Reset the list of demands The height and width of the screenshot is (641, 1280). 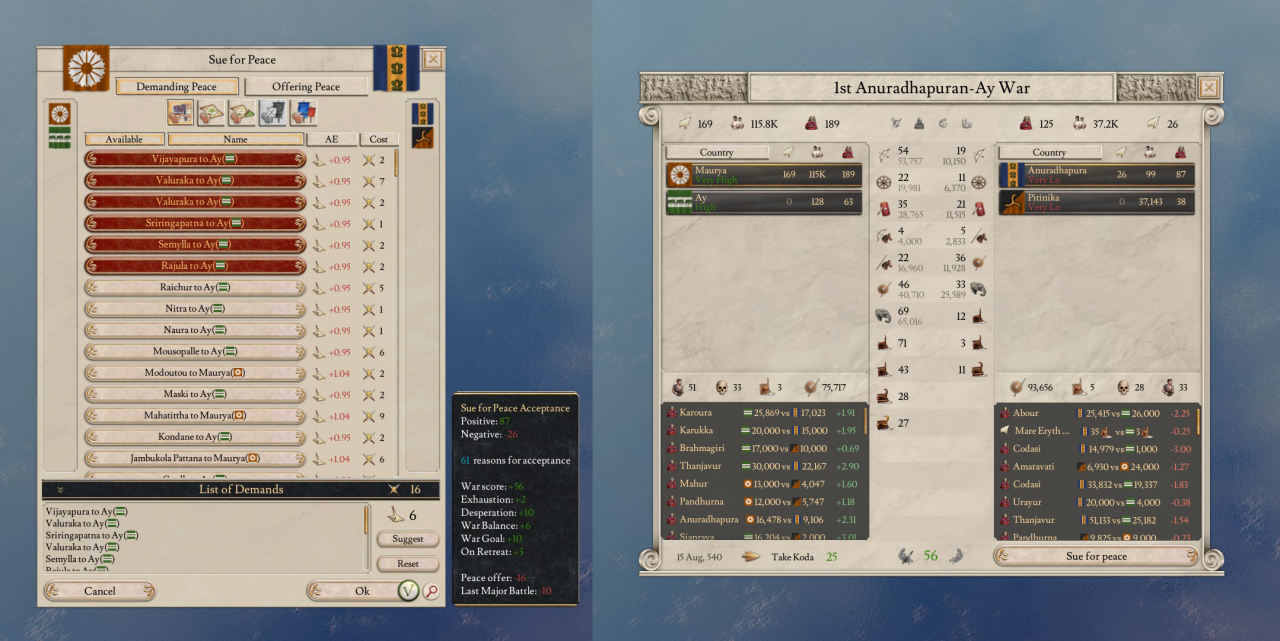(x=408, y=564)
